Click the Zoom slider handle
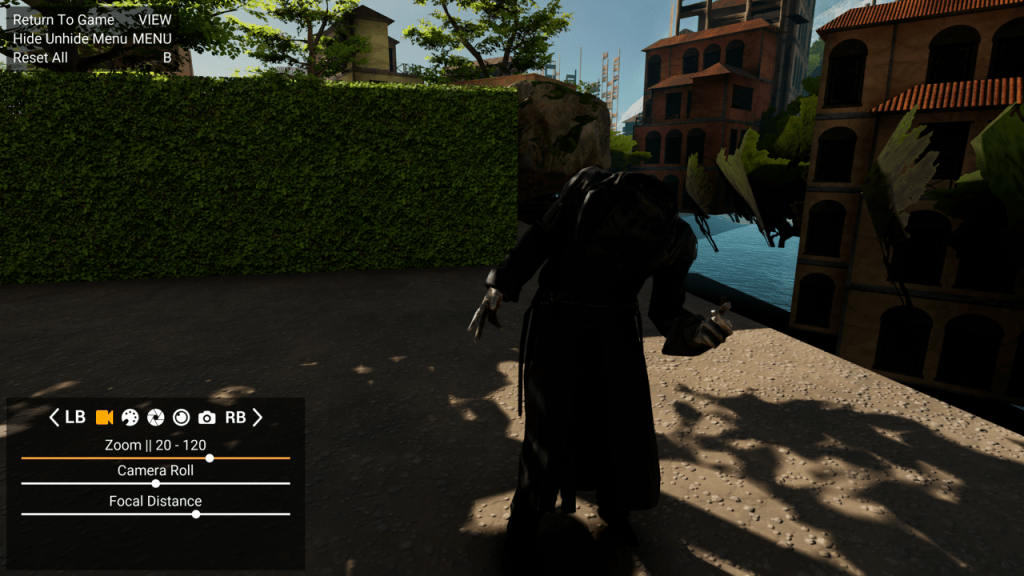The image size is (1024, 576). tap(209, 458)
